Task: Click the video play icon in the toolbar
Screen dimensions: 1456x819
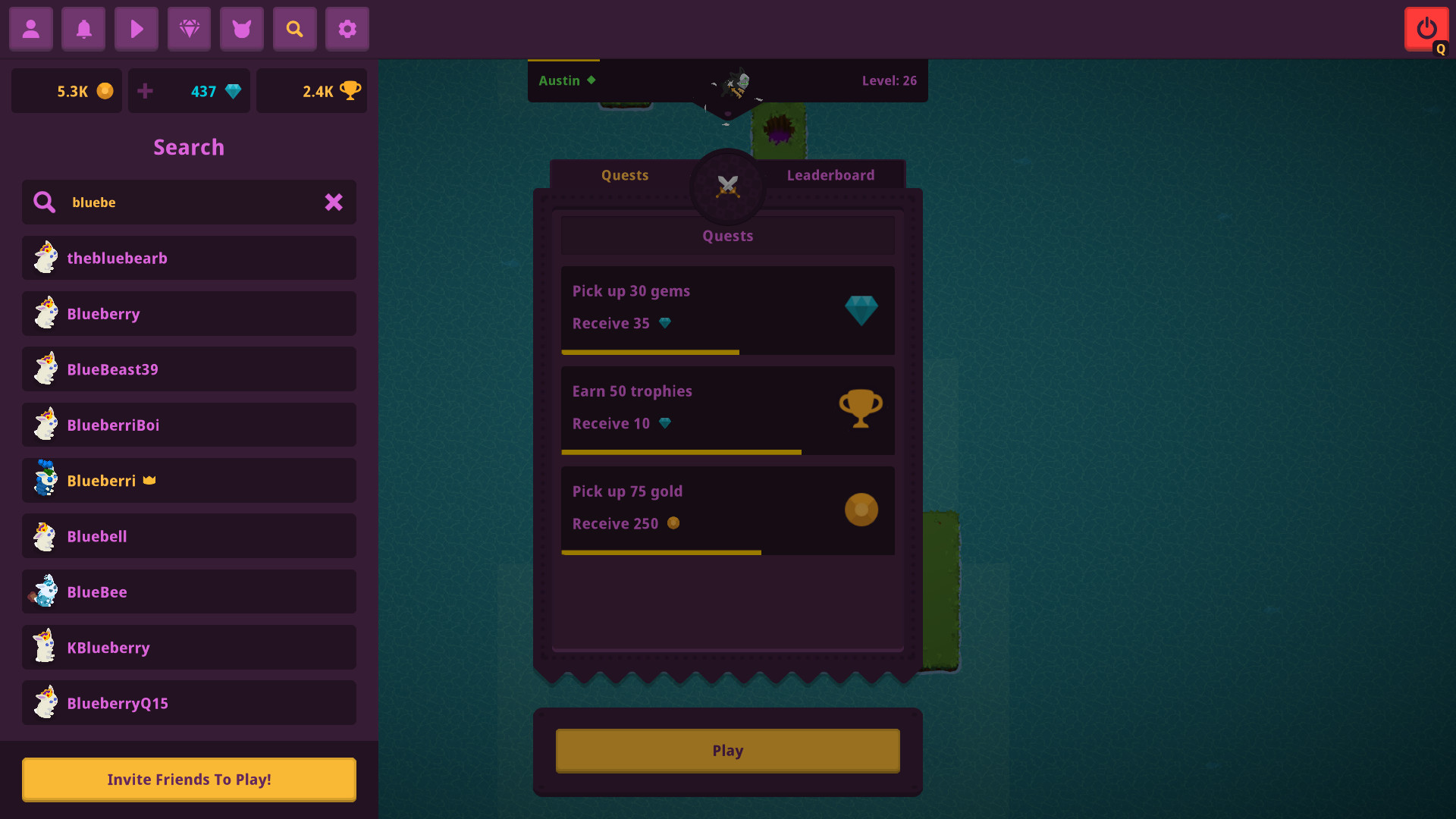Action: click(136, 29)
